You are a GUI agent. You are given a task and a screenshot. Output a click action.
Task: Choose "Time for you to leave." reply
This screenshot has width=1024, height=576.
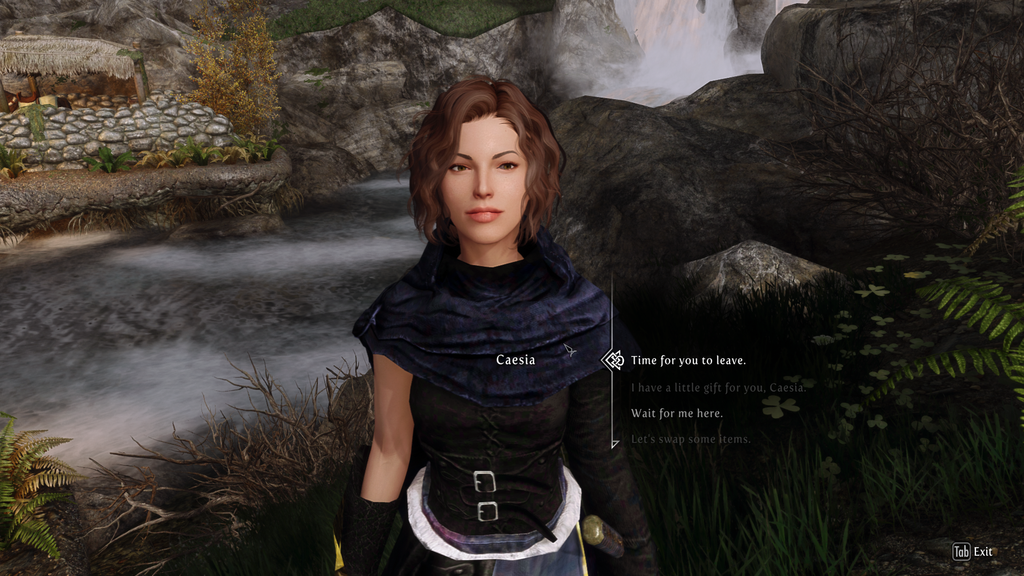click(x=688, y=360)
